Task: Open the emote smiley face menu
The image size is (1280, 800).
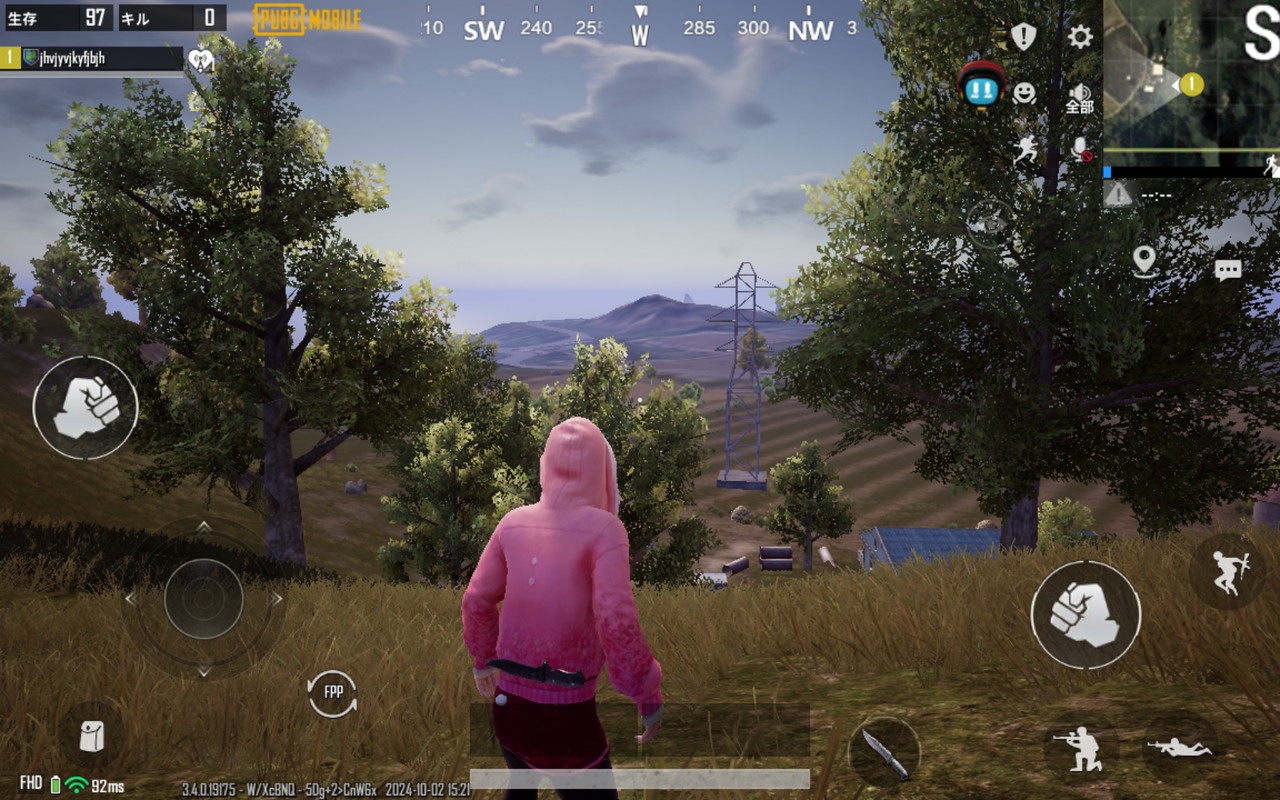Action: point(1024,93)
